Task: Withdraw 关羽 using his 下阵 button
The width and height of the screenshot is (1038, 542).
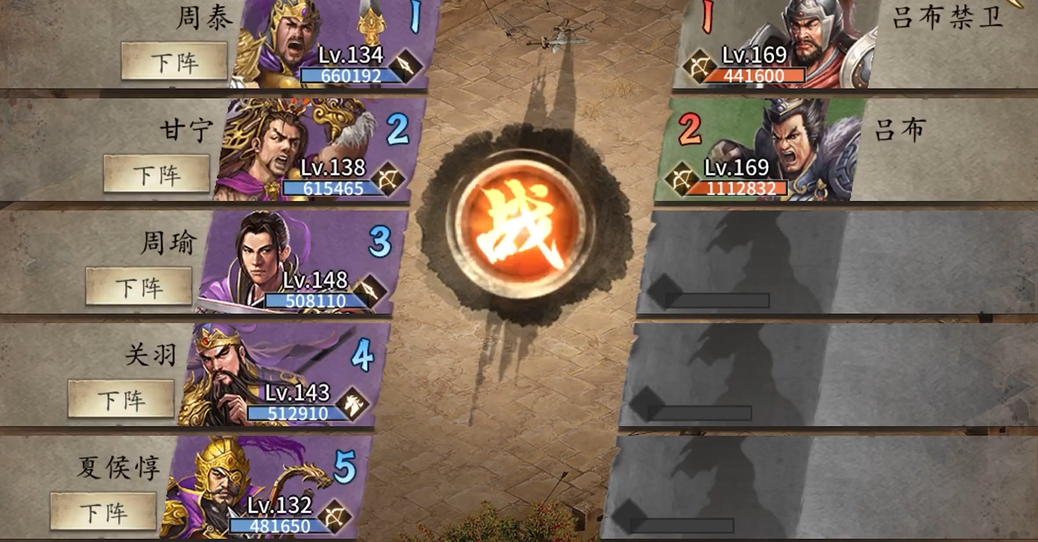Action: click(x=121, y=400)
